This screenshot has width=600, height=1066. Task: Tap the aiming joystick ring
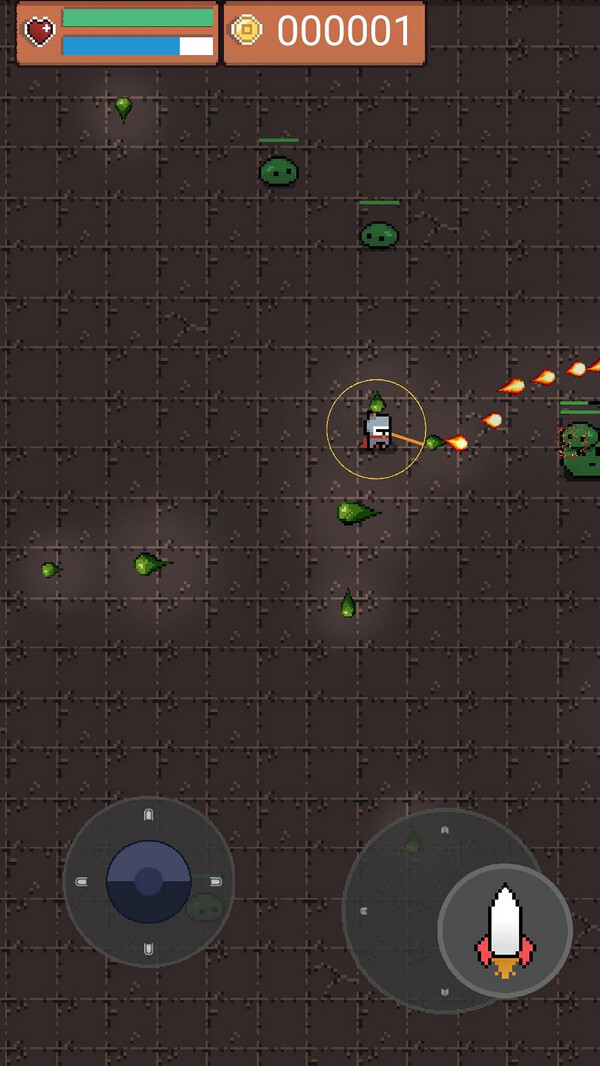point(395,905)
